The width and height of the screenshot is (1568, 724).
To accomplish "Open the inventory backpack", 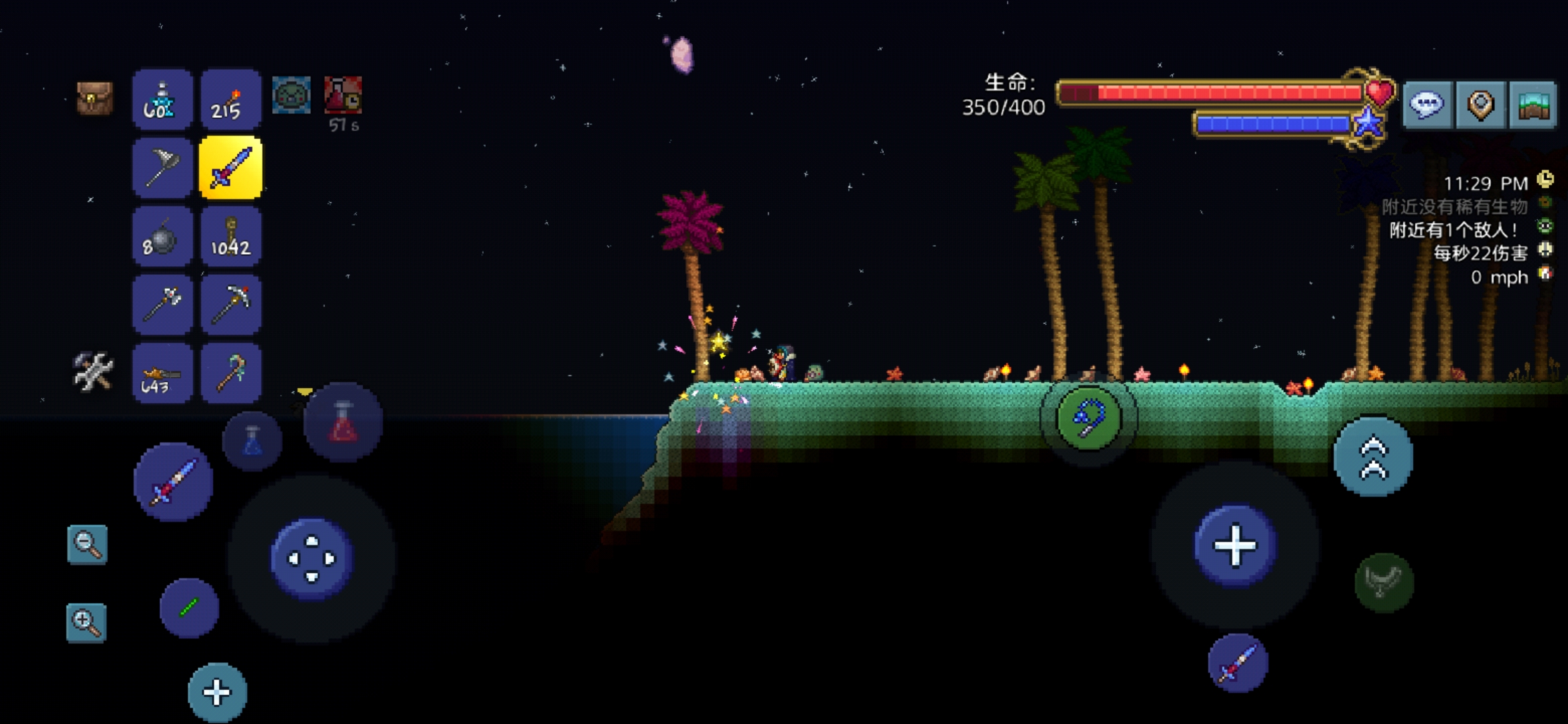I will pos(94,99).
